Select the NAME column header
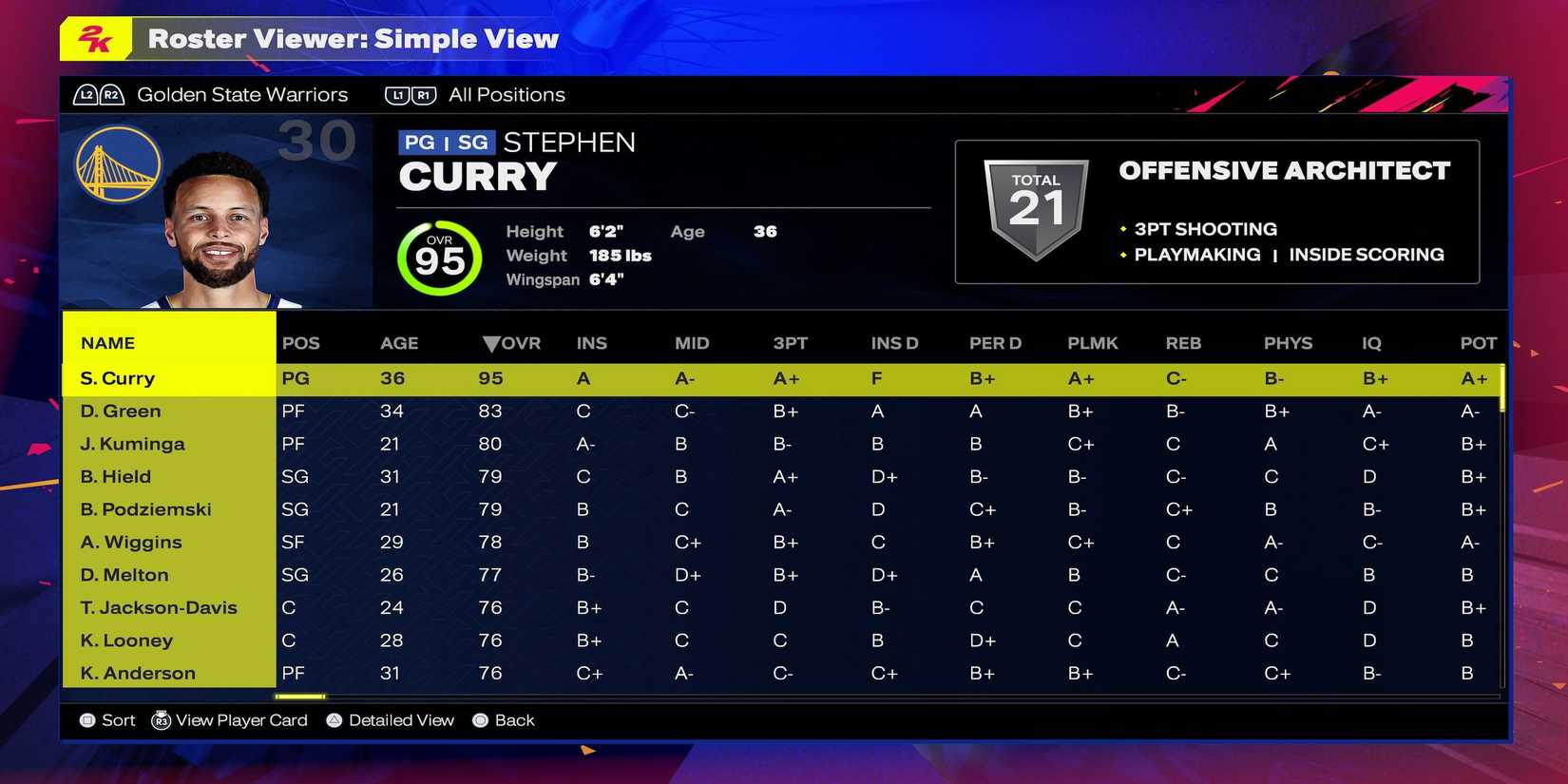This screenshot has width=1568, height=784. (x=107, y=342)
